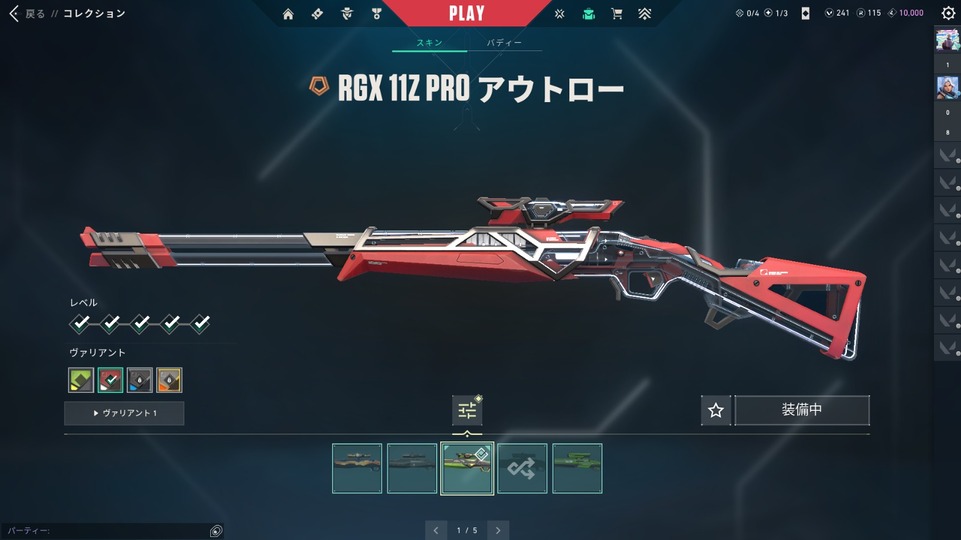Screen dimensions: 961x540
Task: Select the red variant swatch
Action: pyautogui.click(x=111, y=380)
